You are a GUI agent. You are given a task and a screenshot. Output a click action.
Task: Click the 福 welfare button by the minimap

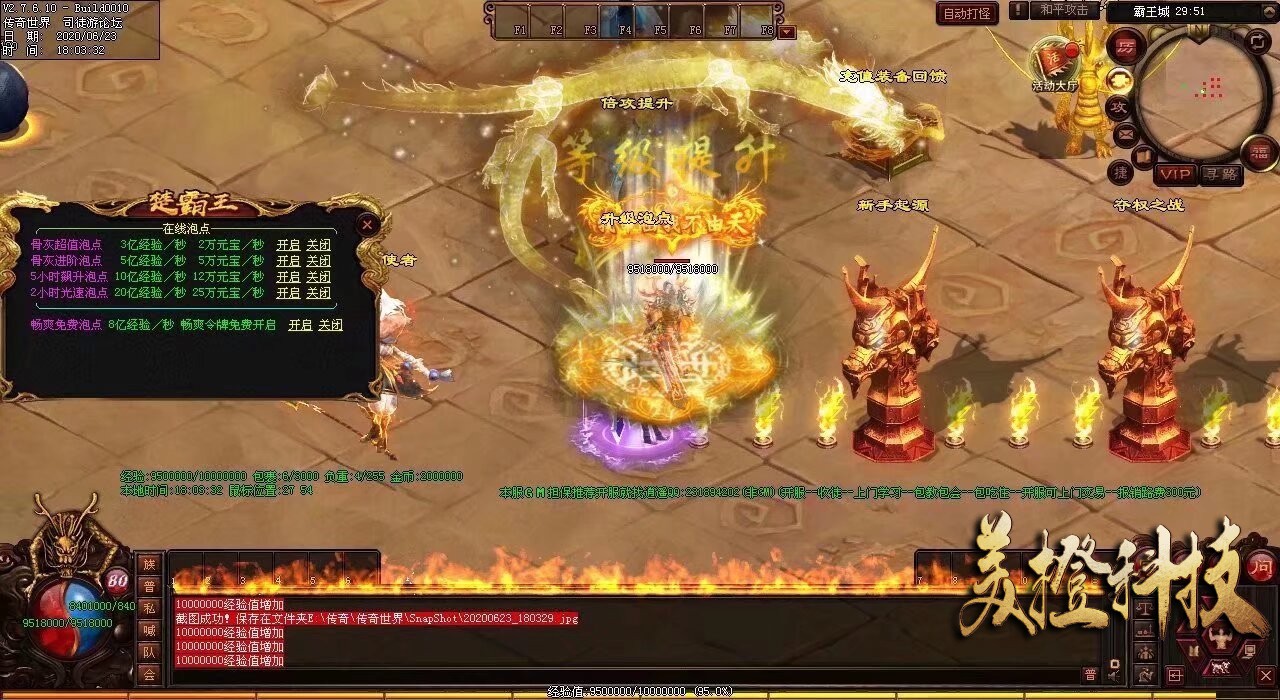click(1259, 151)
